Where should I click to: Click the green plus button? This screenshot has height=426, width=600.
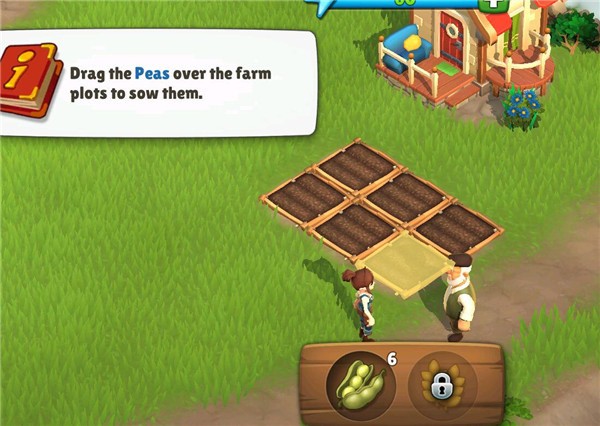[x=492, y=4]
